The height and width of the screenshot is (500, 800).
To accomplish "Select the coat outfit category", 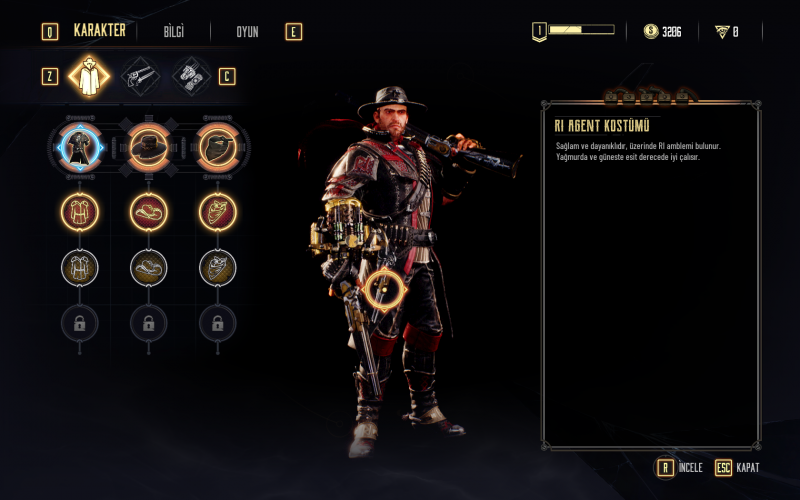I will (88, 76).
